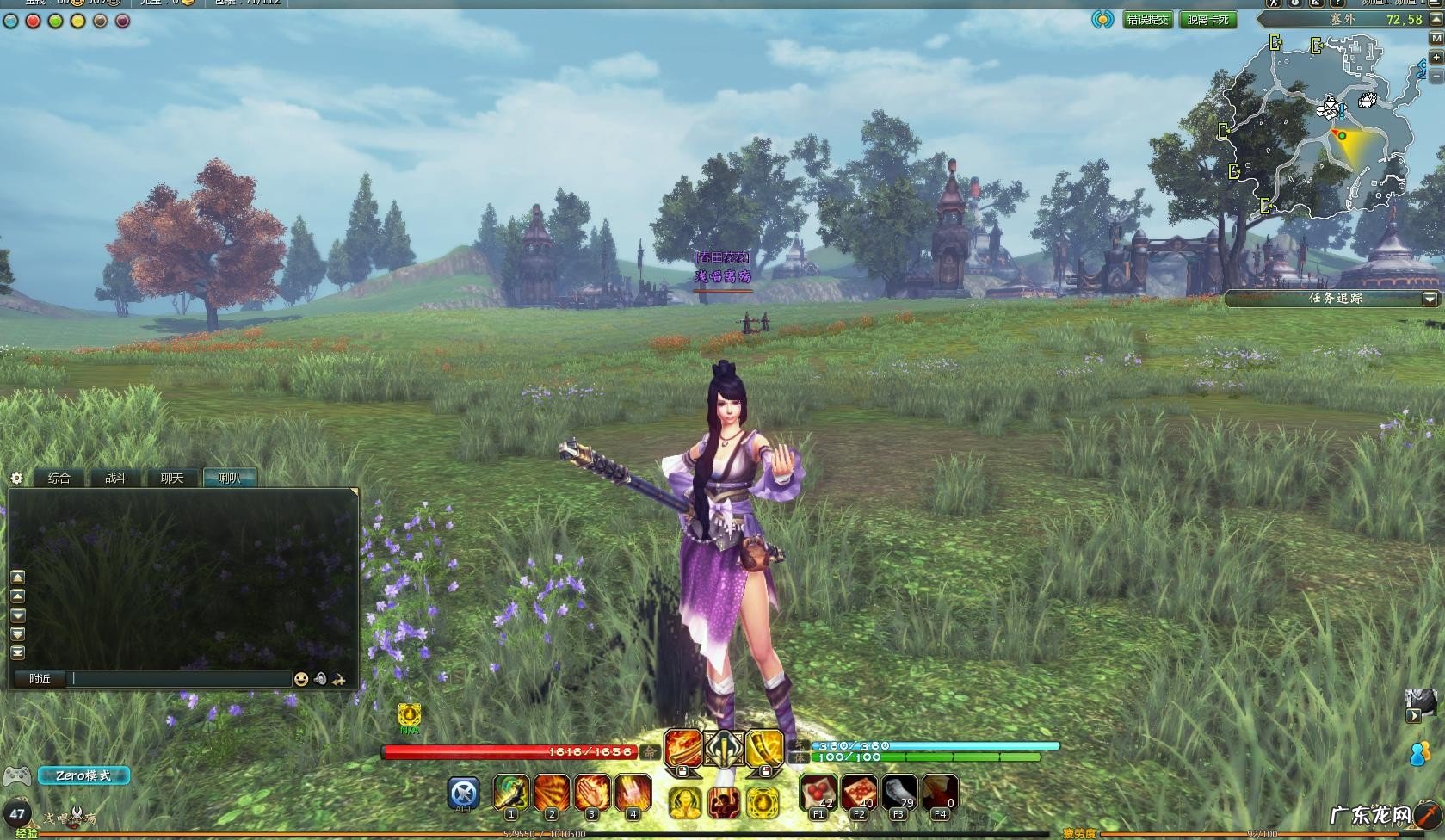The image size is (1445, 840).
Task: Select the F3 slot item with count 29
Action: pyautogui.click(x=899, y=793)
